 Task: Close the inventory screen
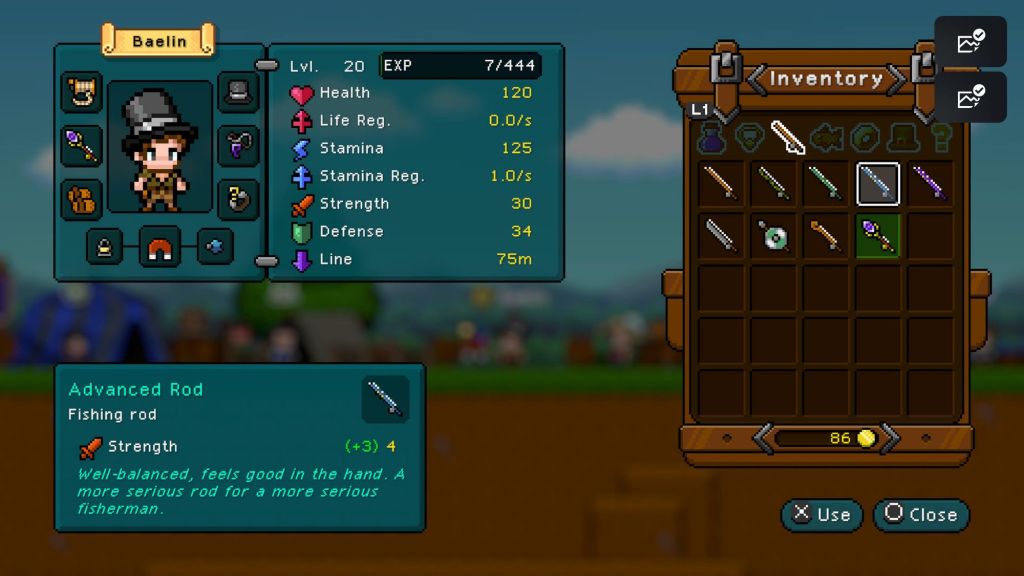[x=921, y=515]
